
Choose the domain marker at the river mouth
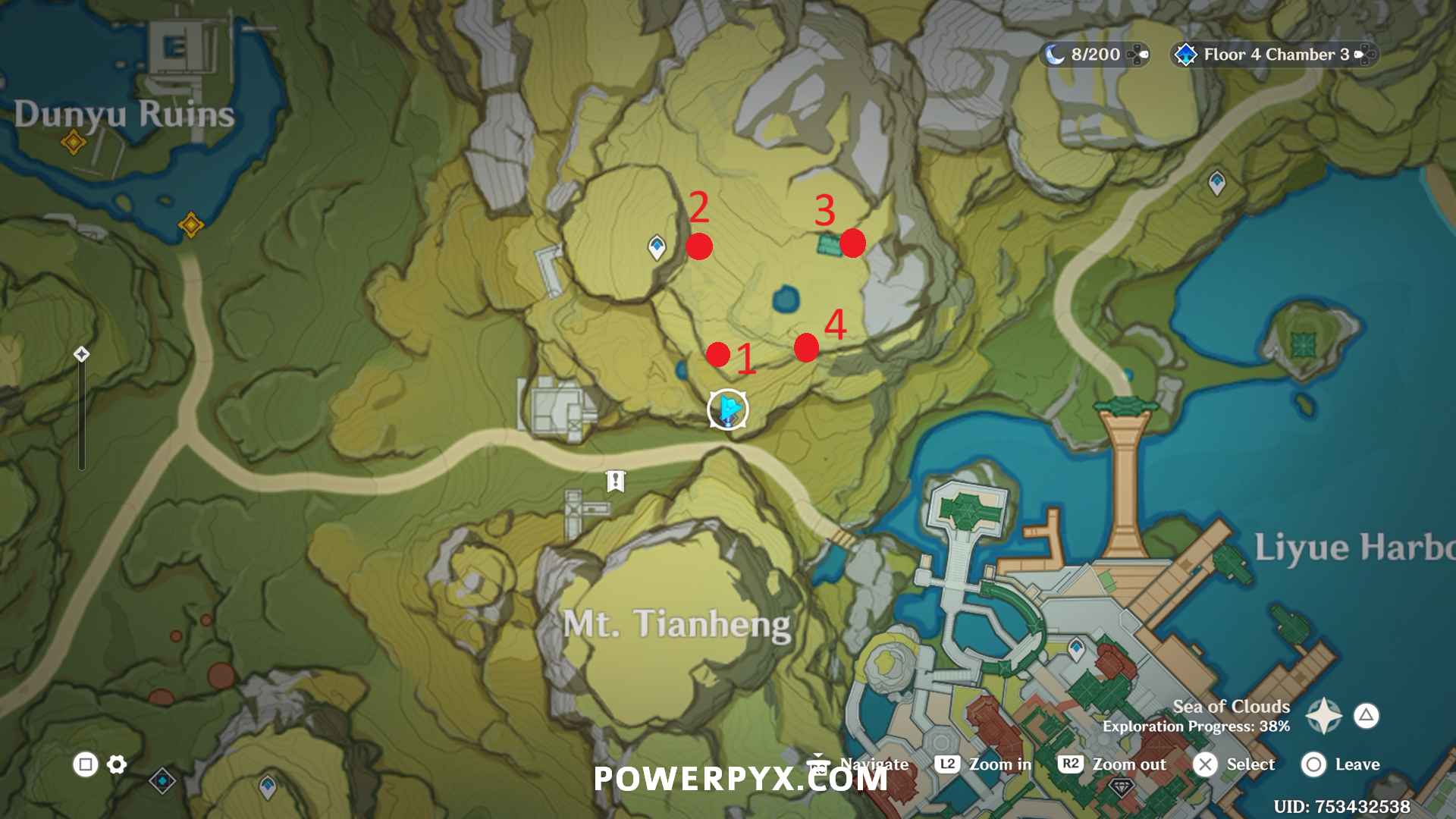click(x=190, y=224)
